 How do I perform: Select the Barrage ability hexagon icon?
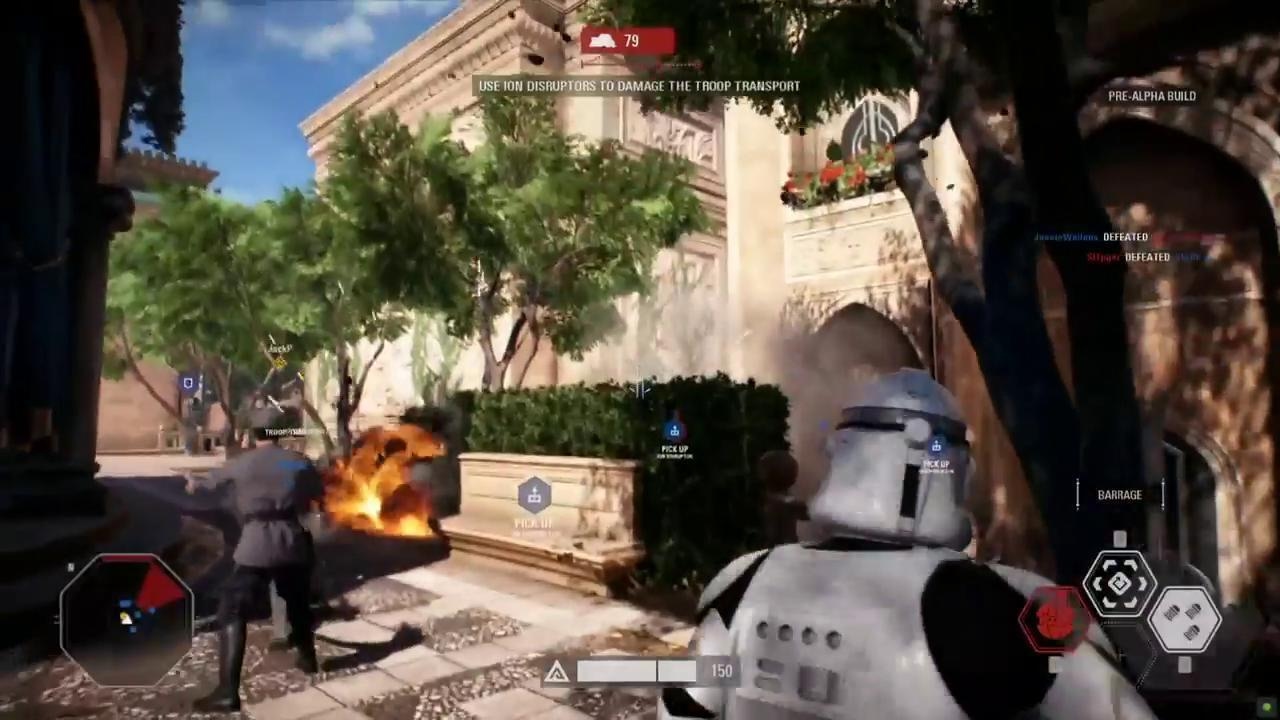pyautogui.click(x=1118, y=583)
